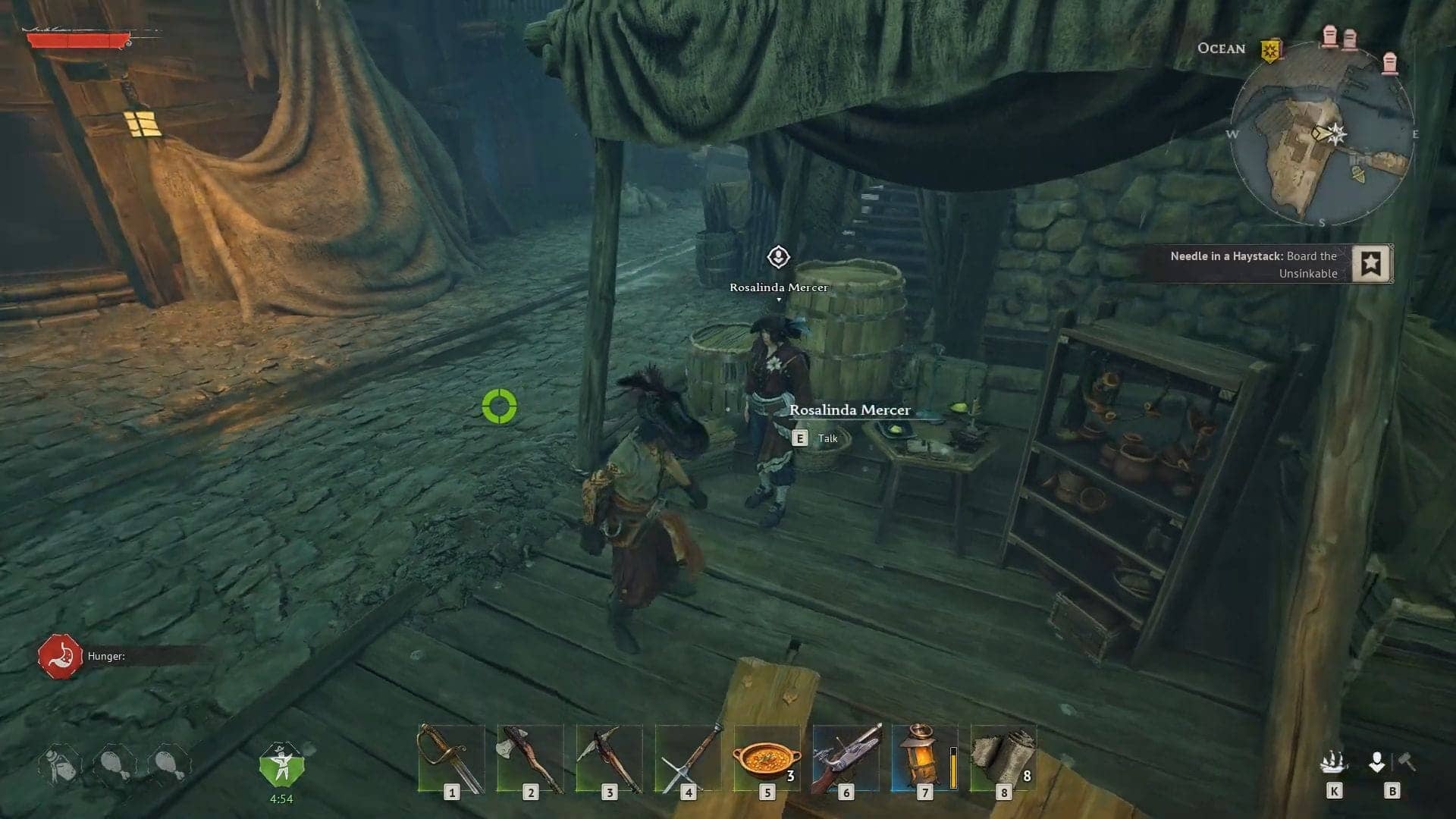Image resolution: width=1456 pixels, height=819 pixels.
Task: Select the lantern hotbar slot
Action: coord(924,758)
